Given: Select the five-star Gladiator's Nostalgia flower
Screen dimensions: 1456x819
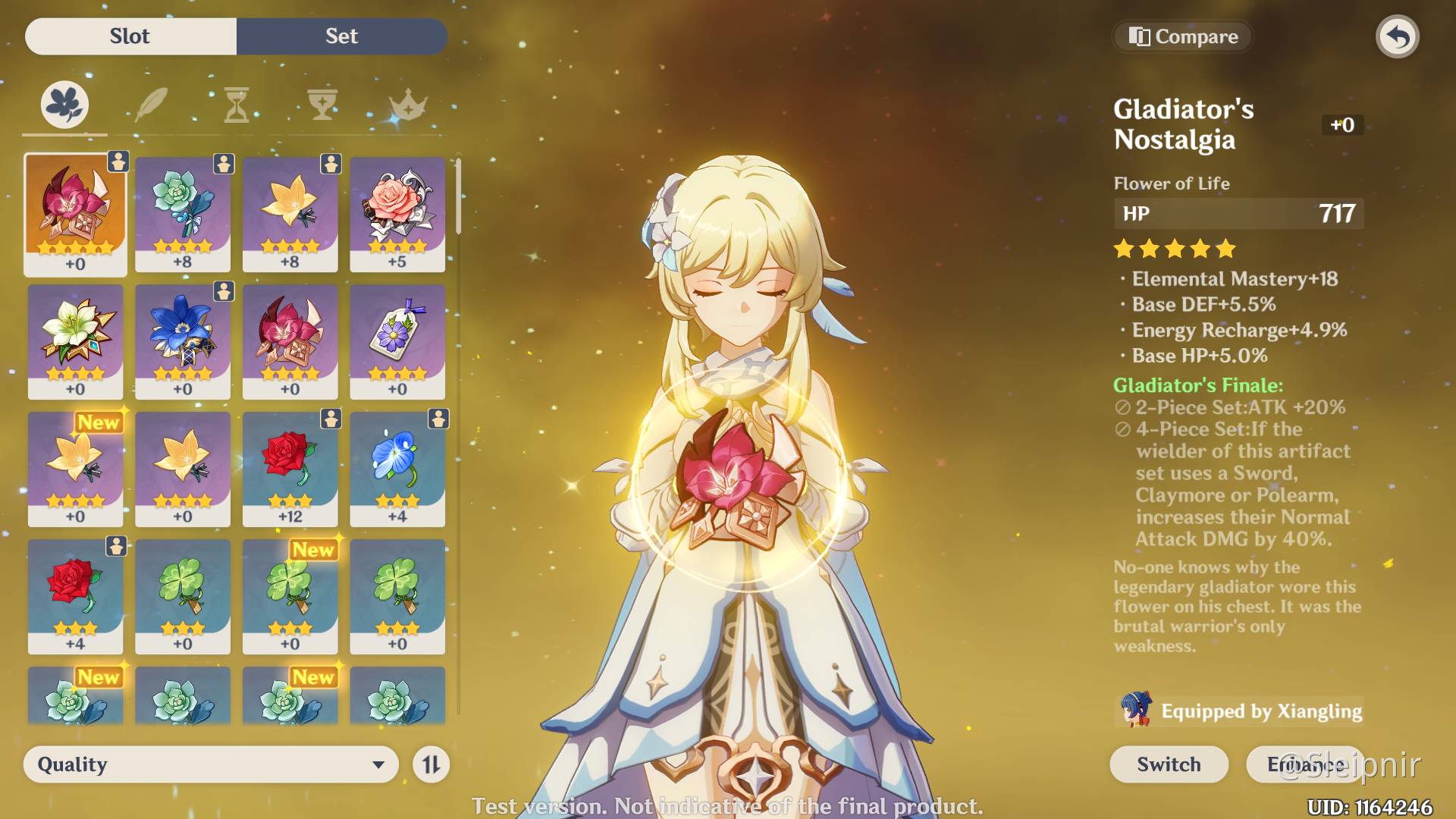Looking at the screenshot, I should pos(75,213).
